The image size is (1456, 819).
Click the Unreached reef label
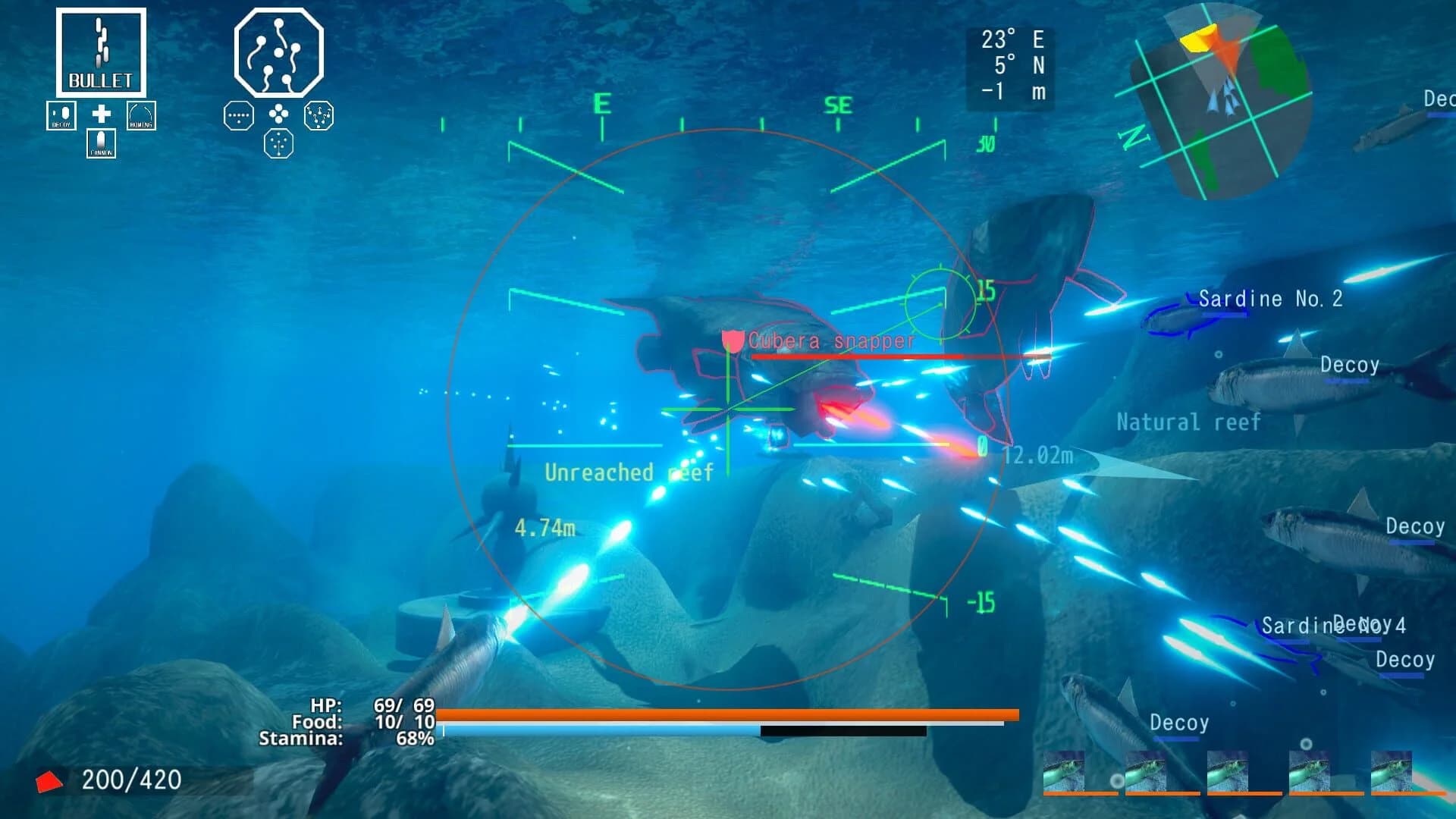pyautogui.click(x=629, y=473)
